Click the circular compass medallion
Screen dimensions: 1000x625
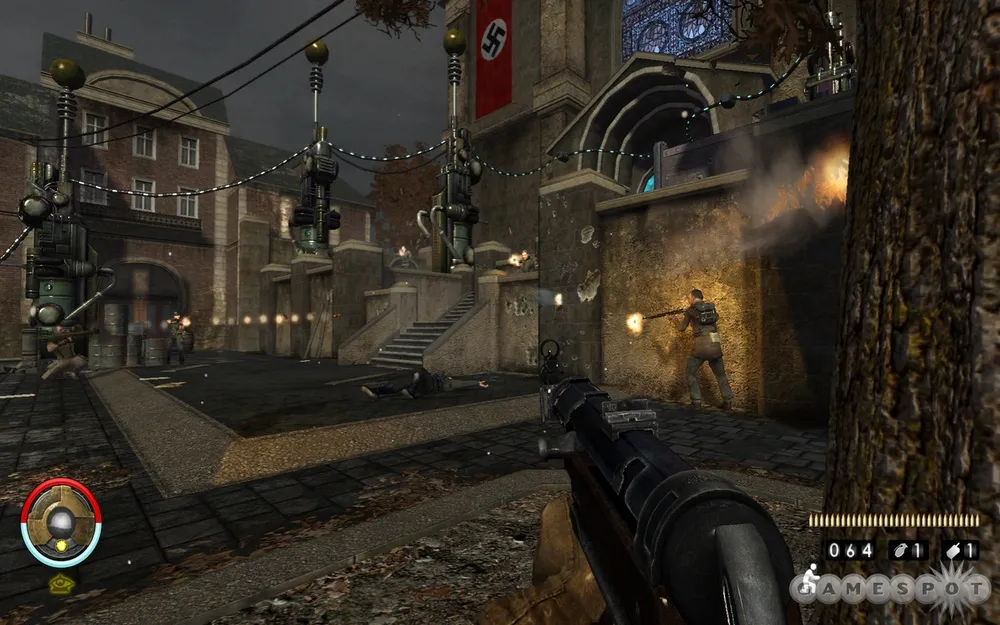pyautogui.click(x=60, y=521)
